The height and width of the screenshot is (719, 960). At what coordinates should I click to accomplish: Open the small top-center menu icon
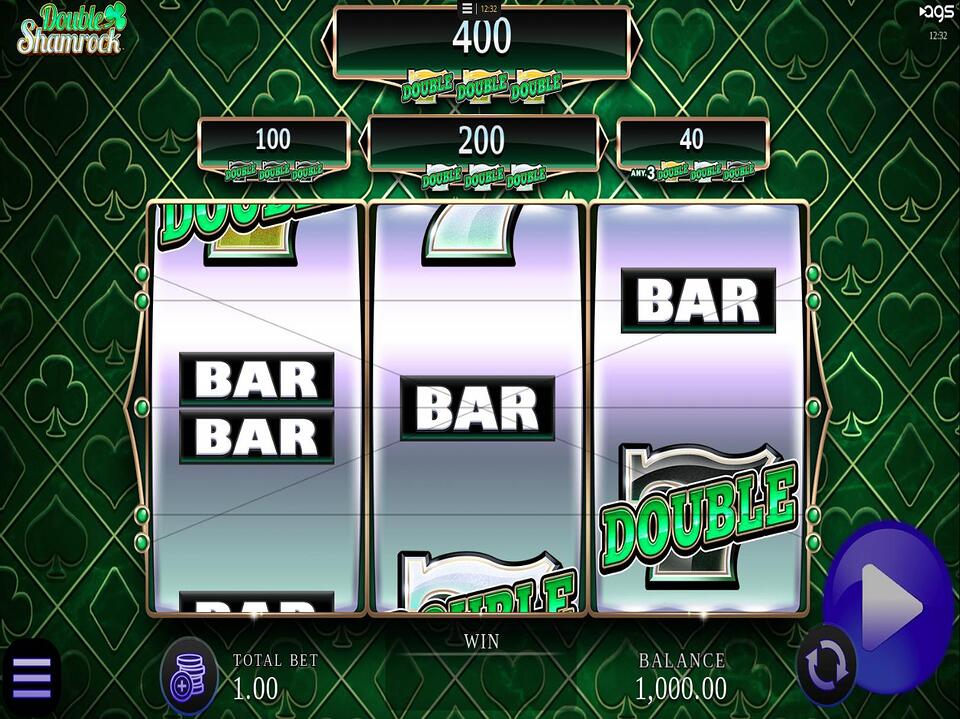click(x=467, y=8)
